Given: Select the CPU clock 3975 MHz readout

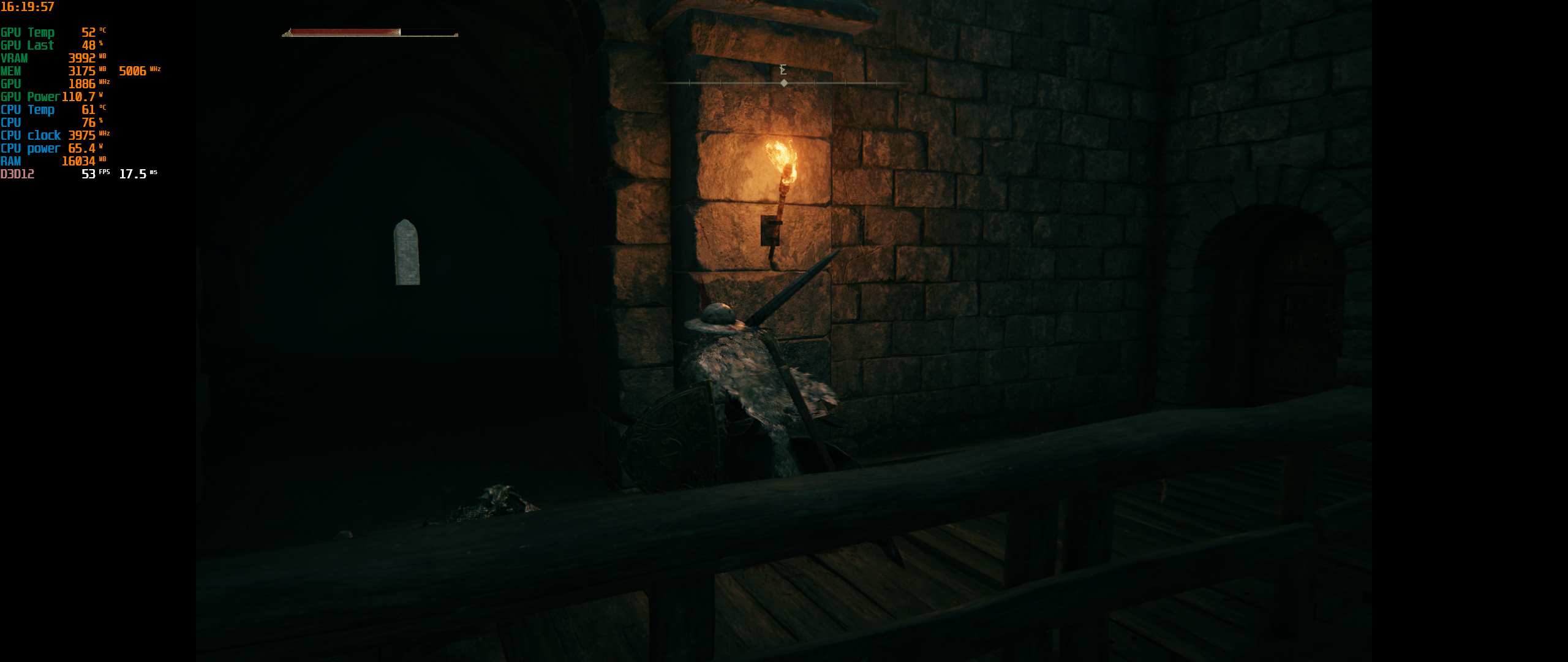Looking at the screenshot, I should (83, 135).
